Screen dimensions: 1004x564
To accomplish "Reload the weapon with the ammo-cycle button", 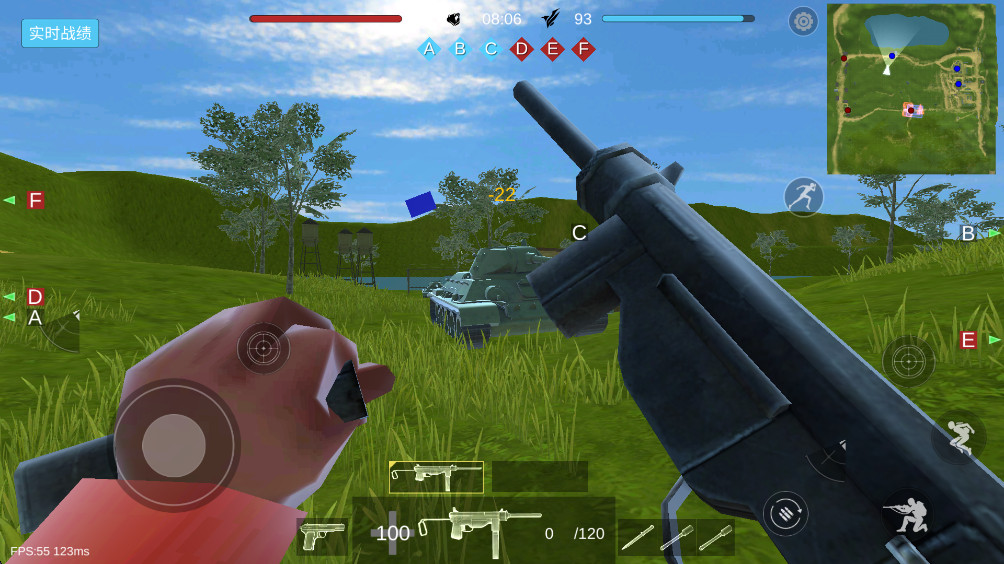I will (x=786, y=513).
